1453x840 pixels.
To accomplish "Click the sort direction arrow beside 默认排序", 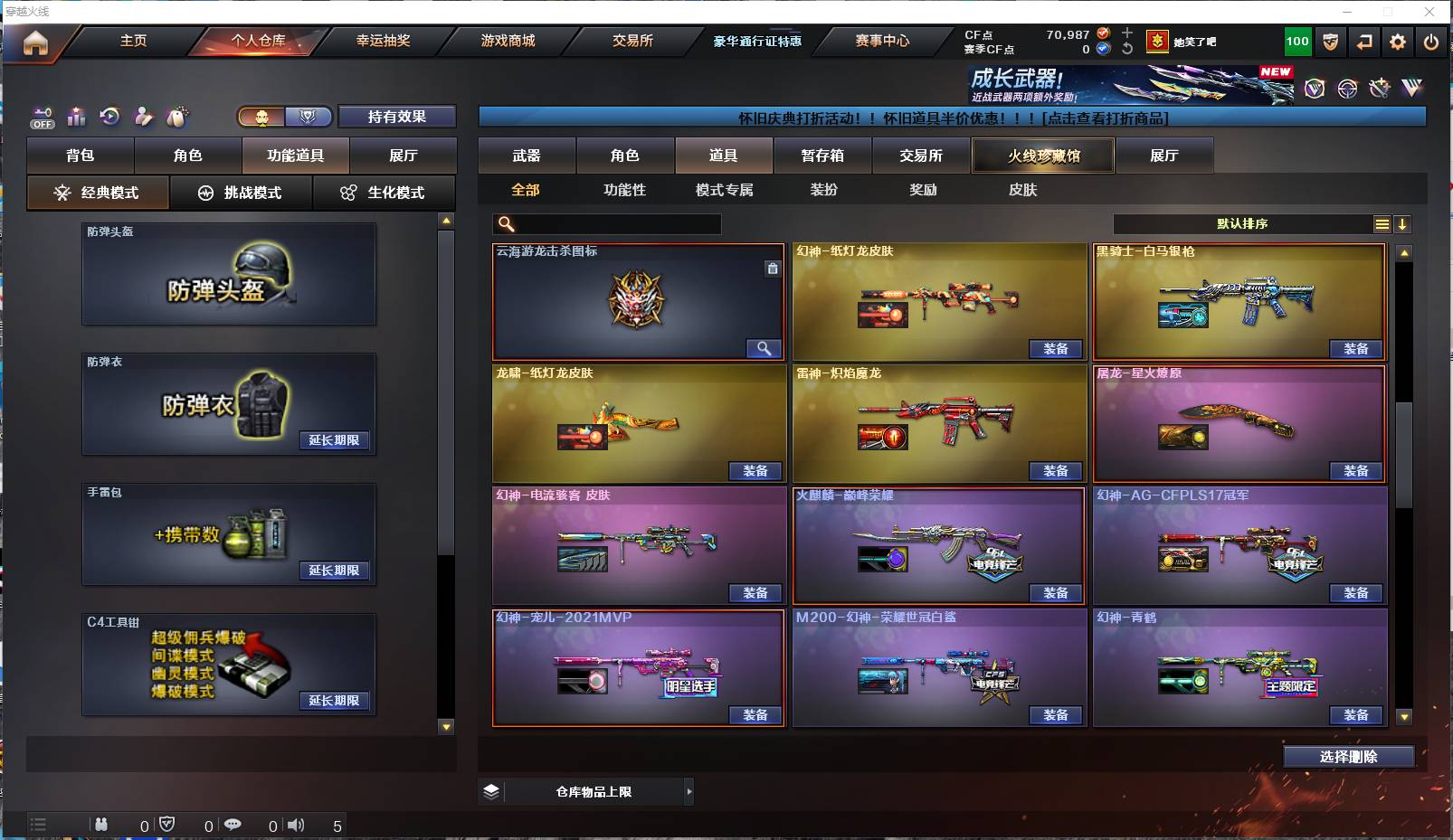I will coord(1403,222).
